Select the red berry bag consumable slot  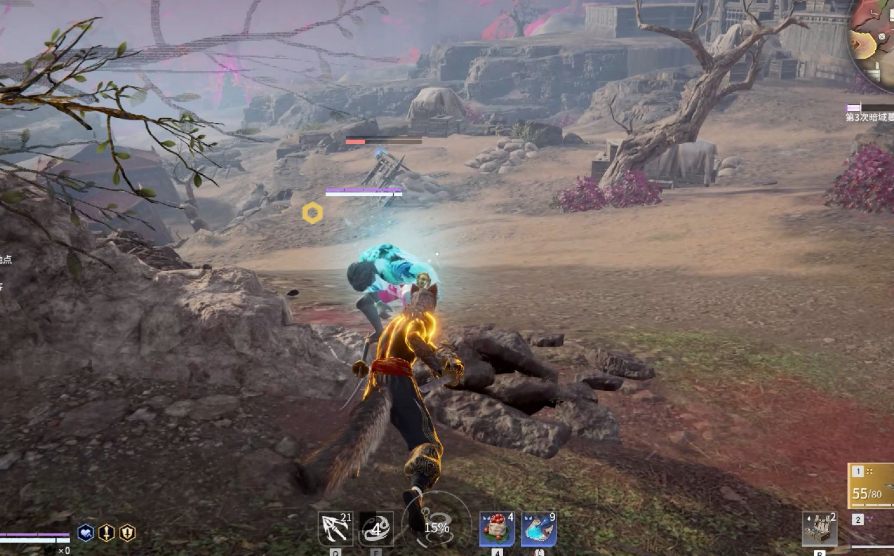496,528
